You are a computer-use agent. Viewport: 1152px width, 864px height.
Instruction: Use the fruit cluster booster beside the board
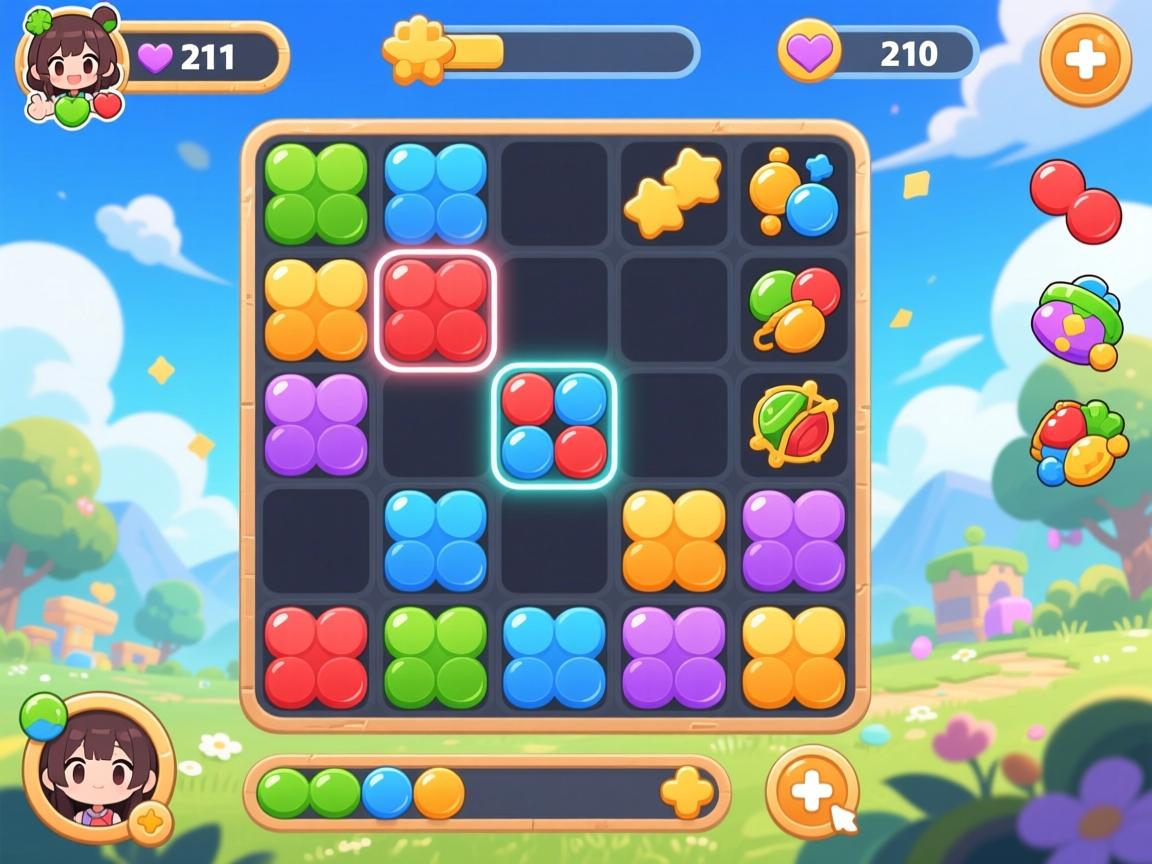click(x=1078, y=443)
